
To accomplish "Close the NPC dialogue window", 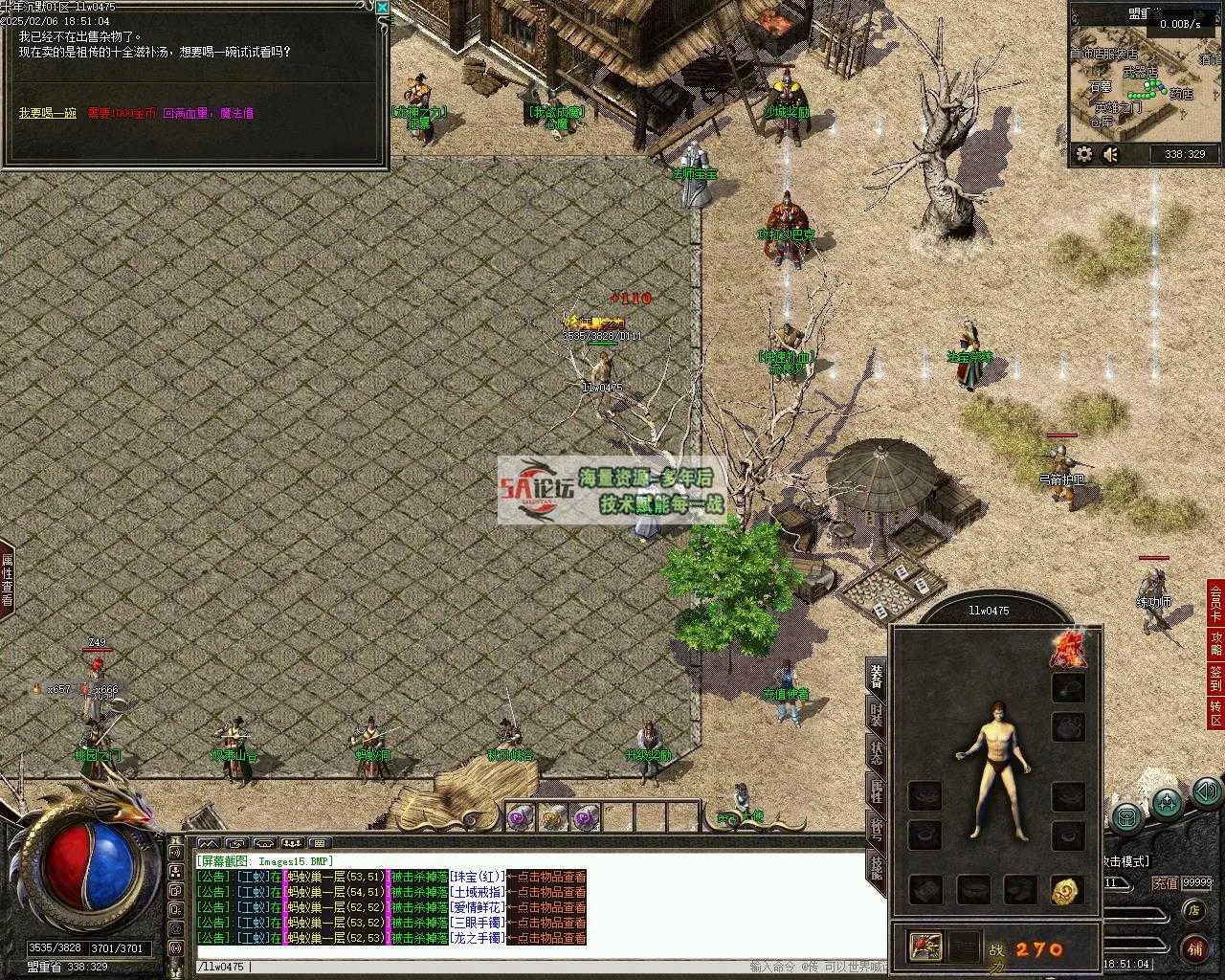I will [x=382, y=8].
